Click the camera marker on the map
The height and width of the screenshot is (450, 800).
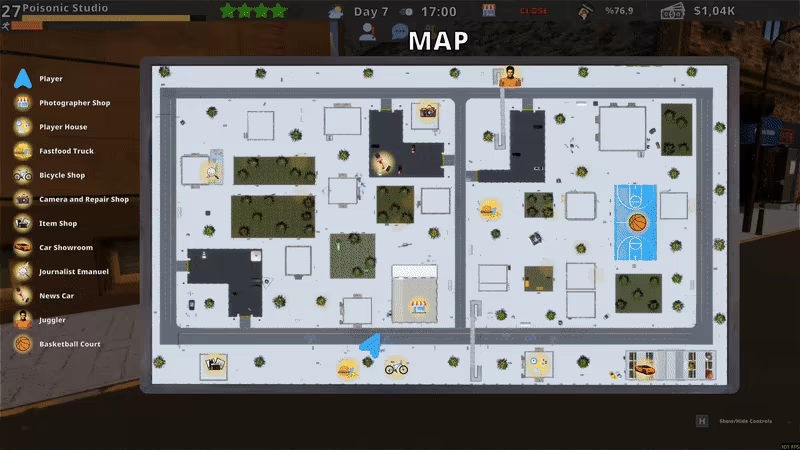point(428,112)
